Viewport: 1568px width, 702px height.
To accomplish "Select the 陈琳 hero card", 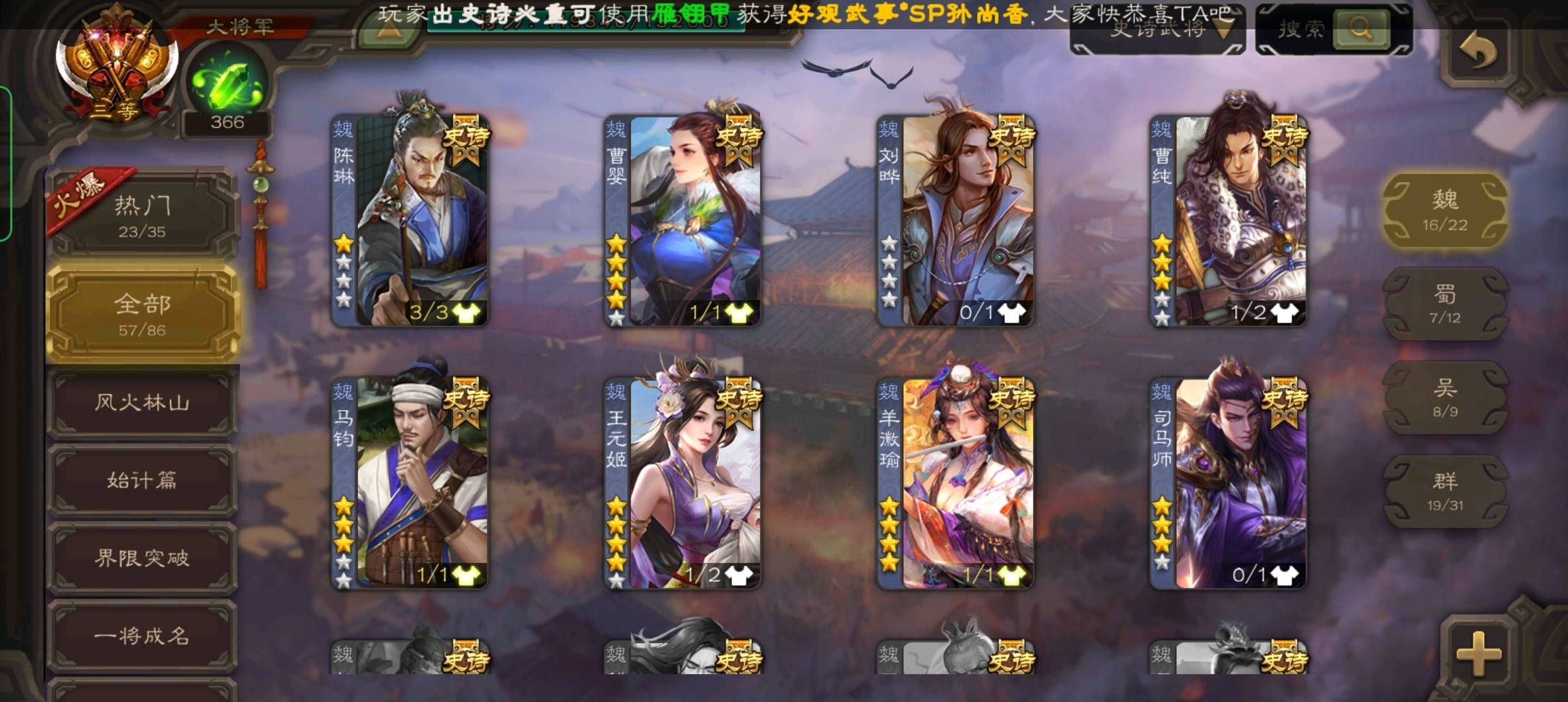I will [x=410, y=221].
